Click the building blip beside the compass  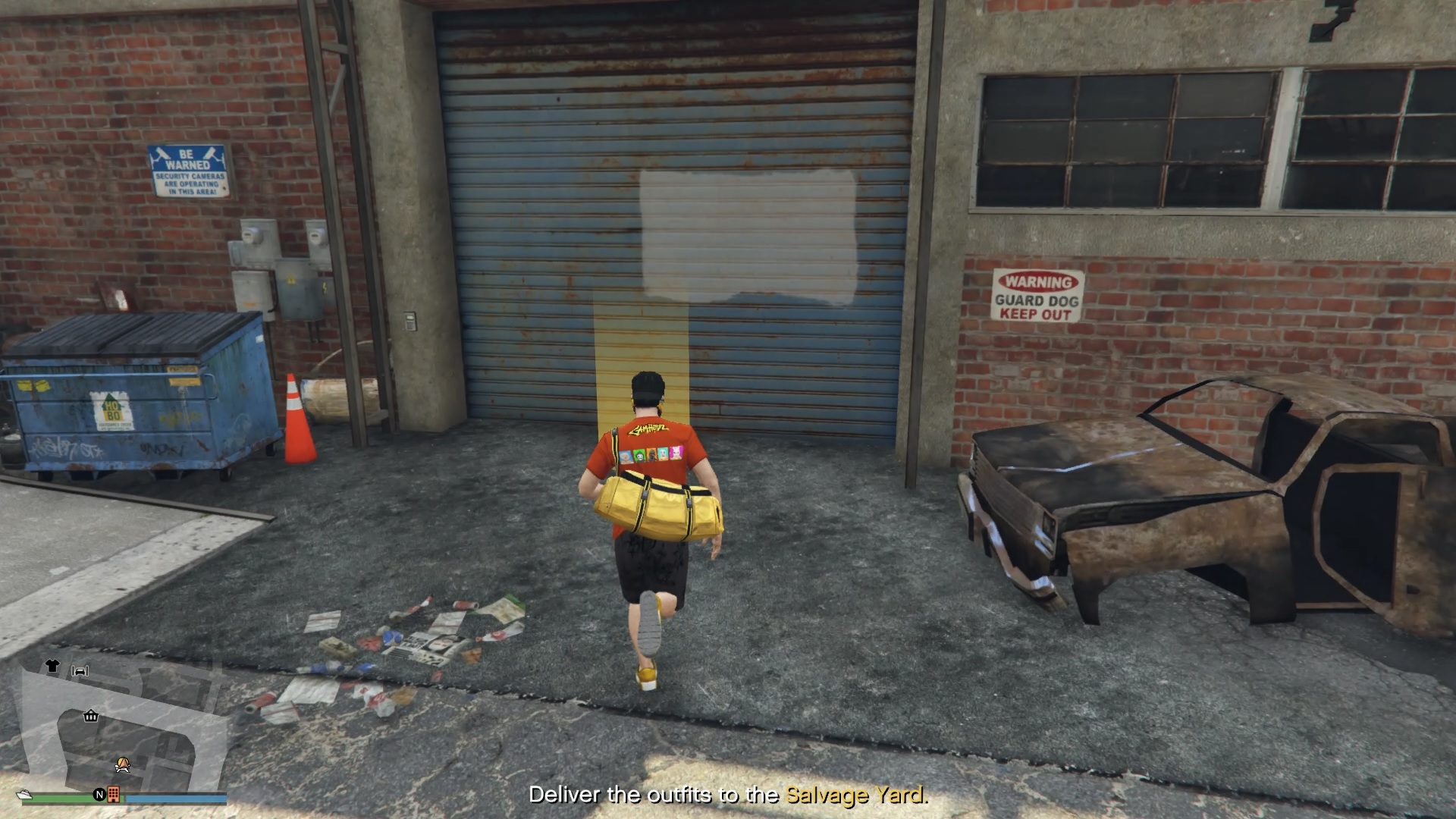(x=114, y=795)
